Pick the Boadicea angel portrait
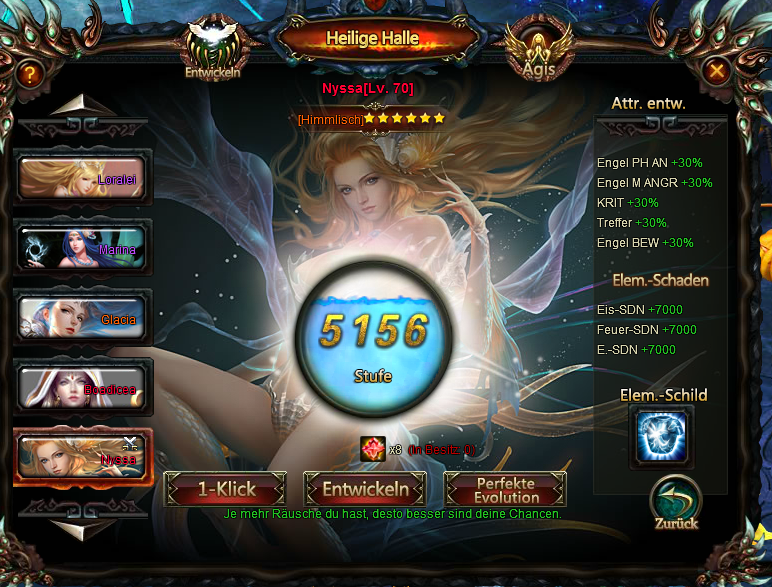 (82, 387)
